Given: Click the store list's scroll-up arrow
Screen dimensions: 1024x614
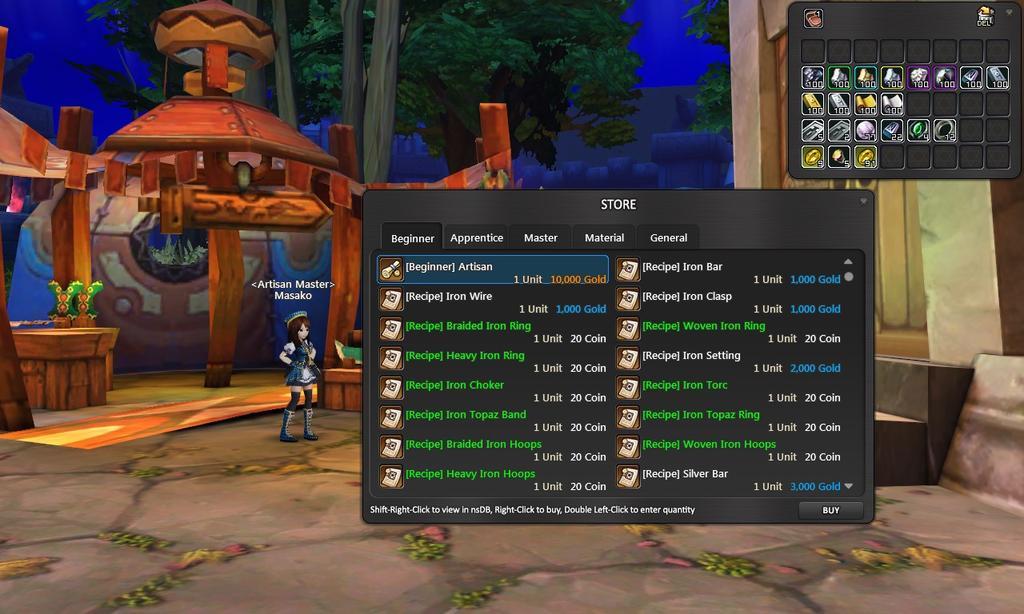Looking at the screenshot, I should coord(848,262).
